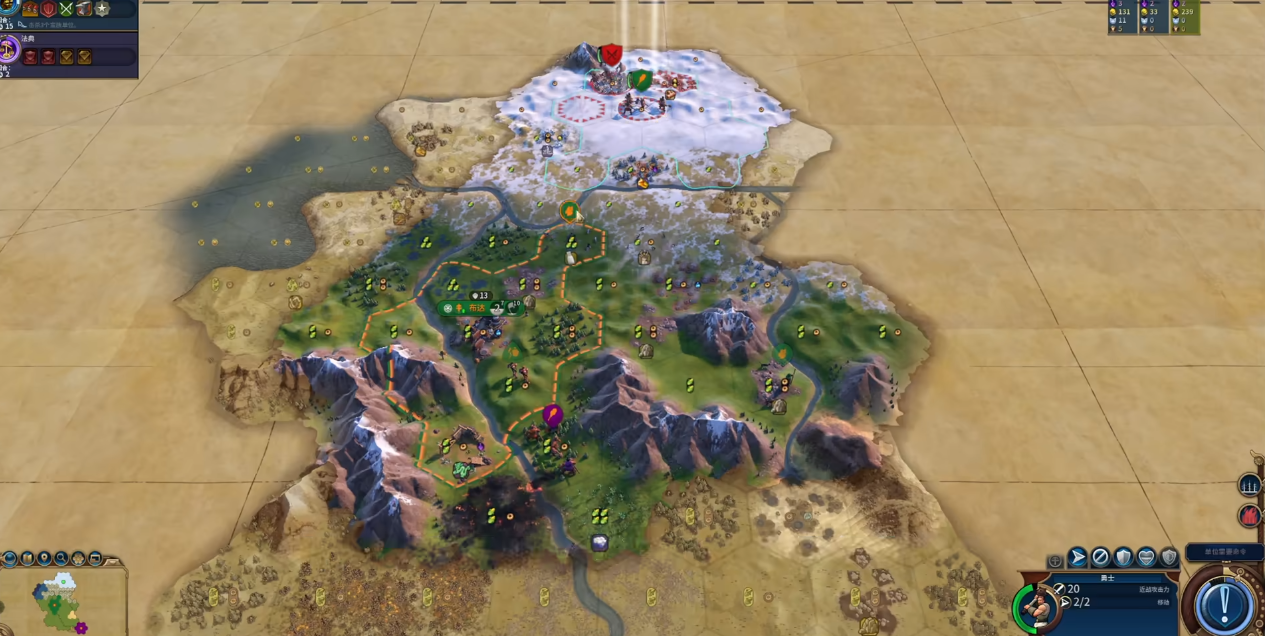Viewport: 1265px width, 636px height.
Task: Fortify the unit with the shield action
Action: [1123, 557]
